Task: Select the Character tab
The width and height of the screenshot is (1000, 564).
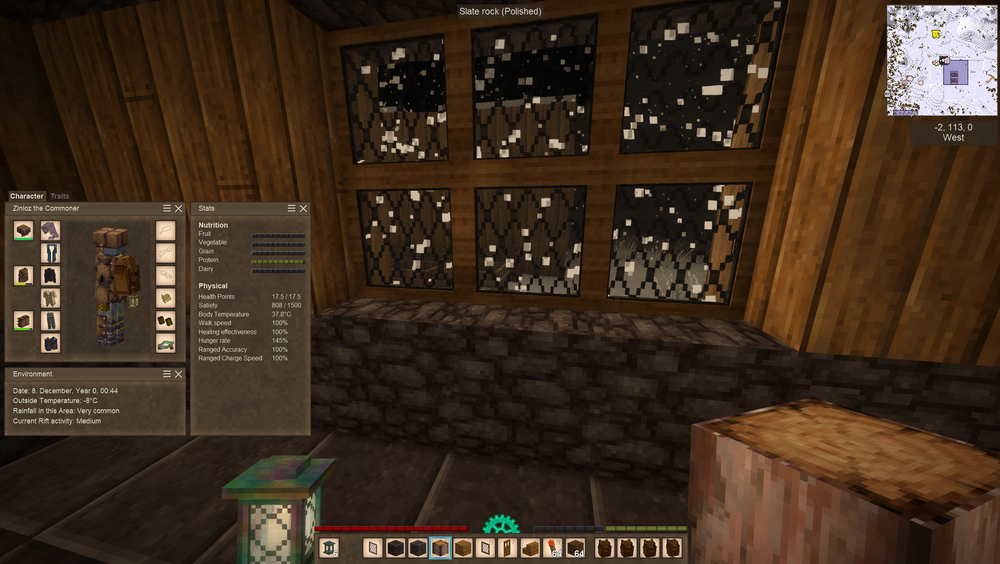Action: point(27,196)
